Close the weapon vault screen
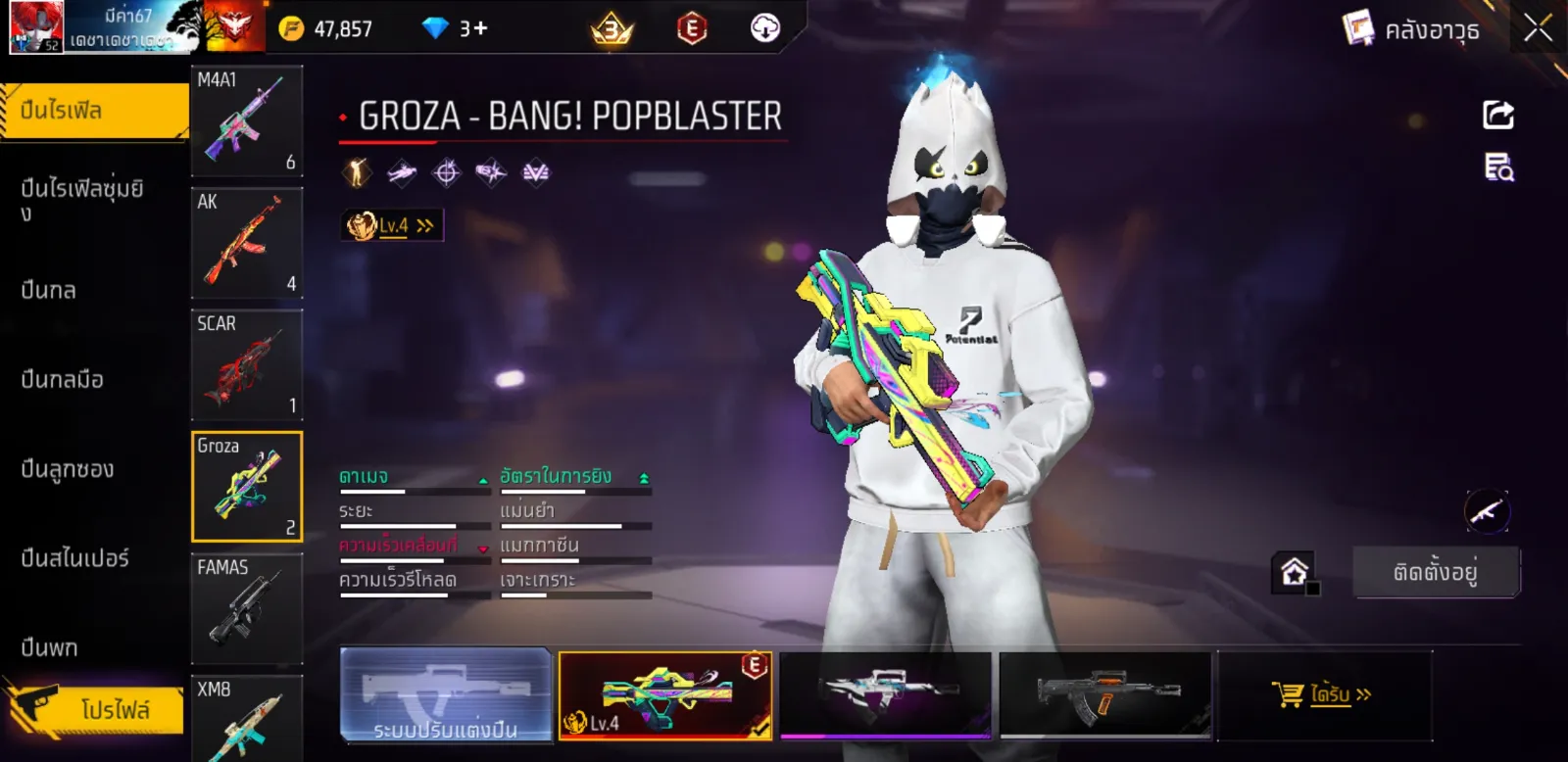 [1538, 28]
